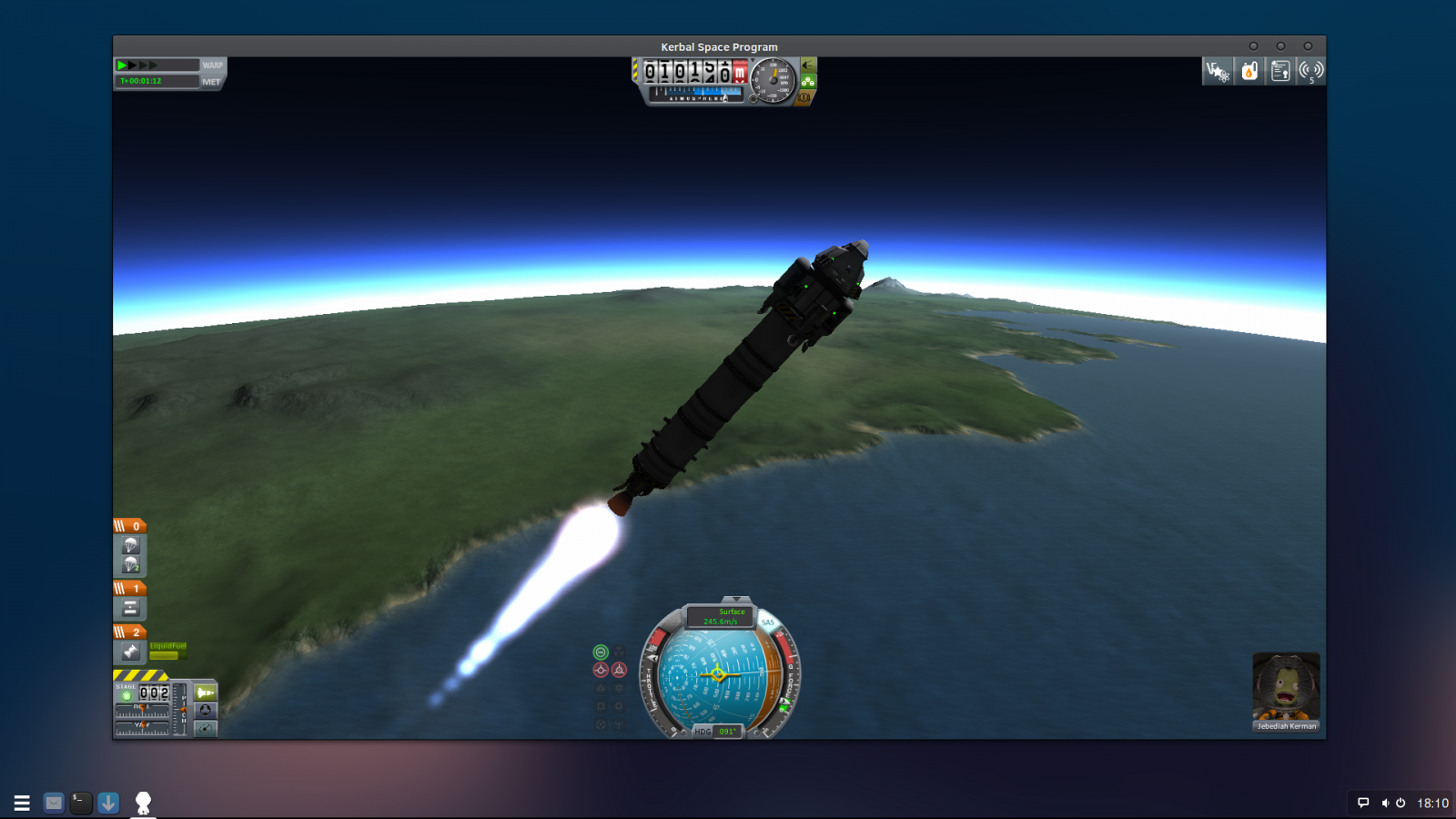The image size is (1456, 819).
Task: Switch to docking mode below the rocket button
Action: coord(206,710)
